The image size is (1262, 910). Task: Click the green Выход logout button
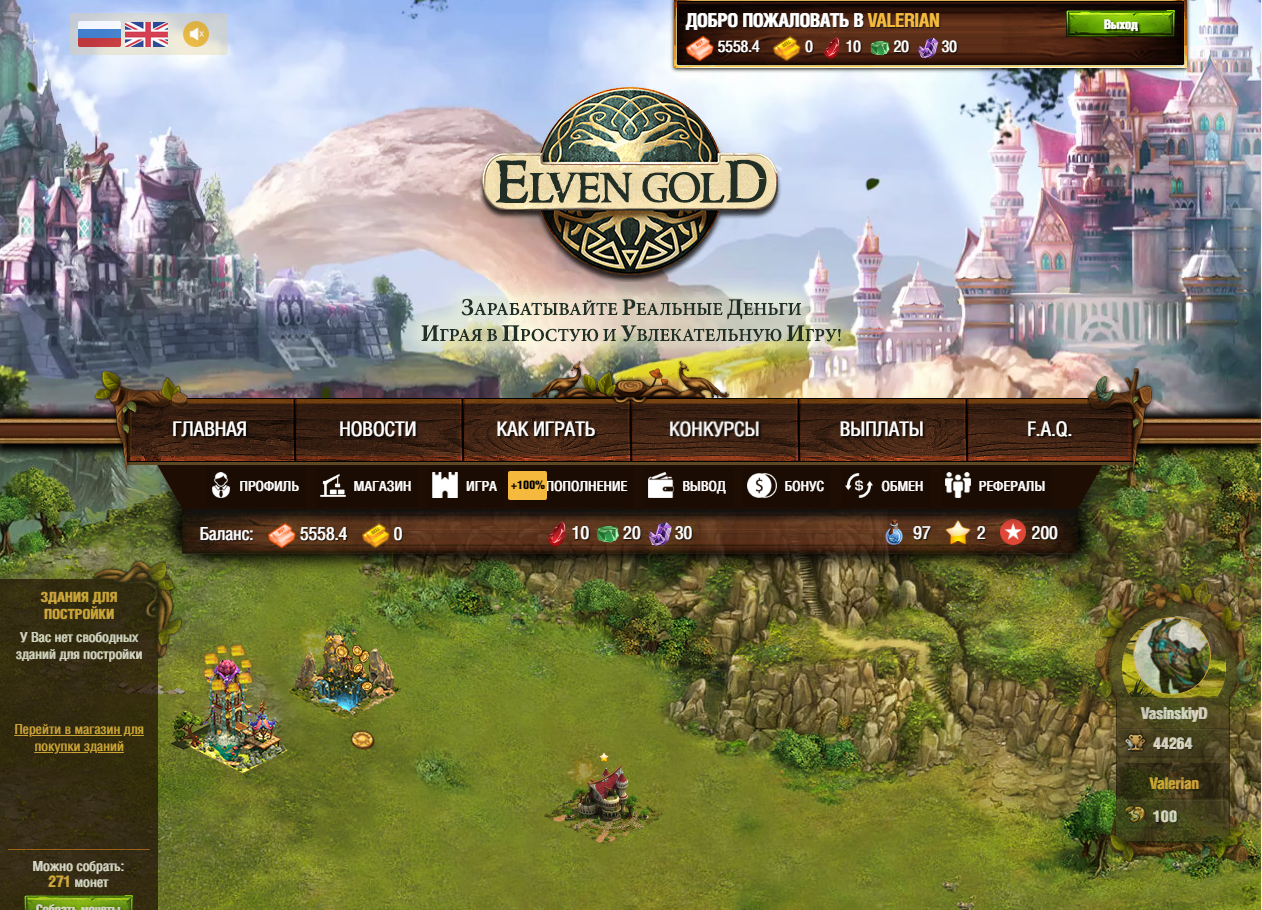pyautogui.click(x=1120, y=24)
